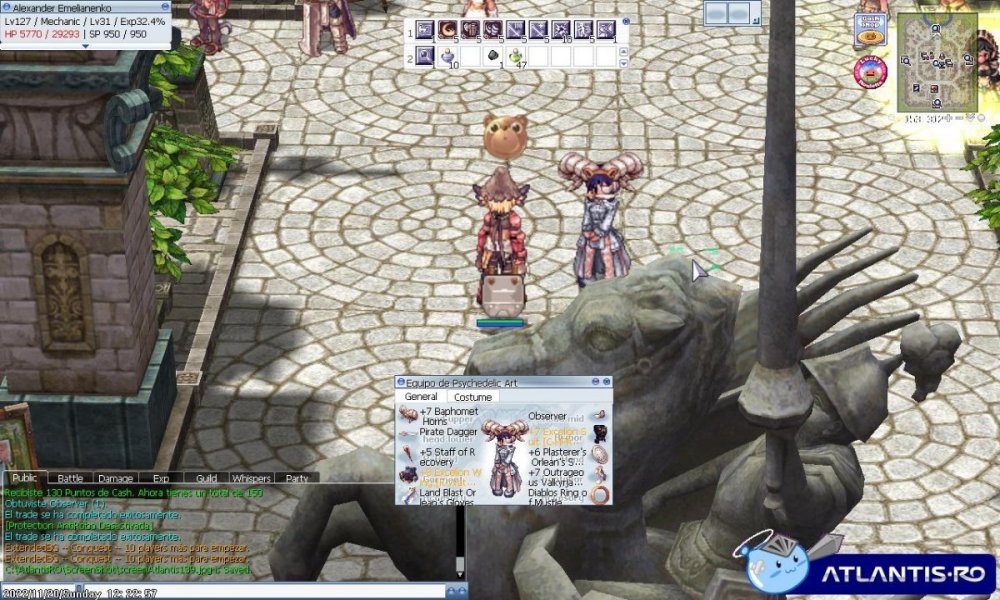1000x600 pixels.
Task: Click the town minimap
Action: (x=935, y=61)
